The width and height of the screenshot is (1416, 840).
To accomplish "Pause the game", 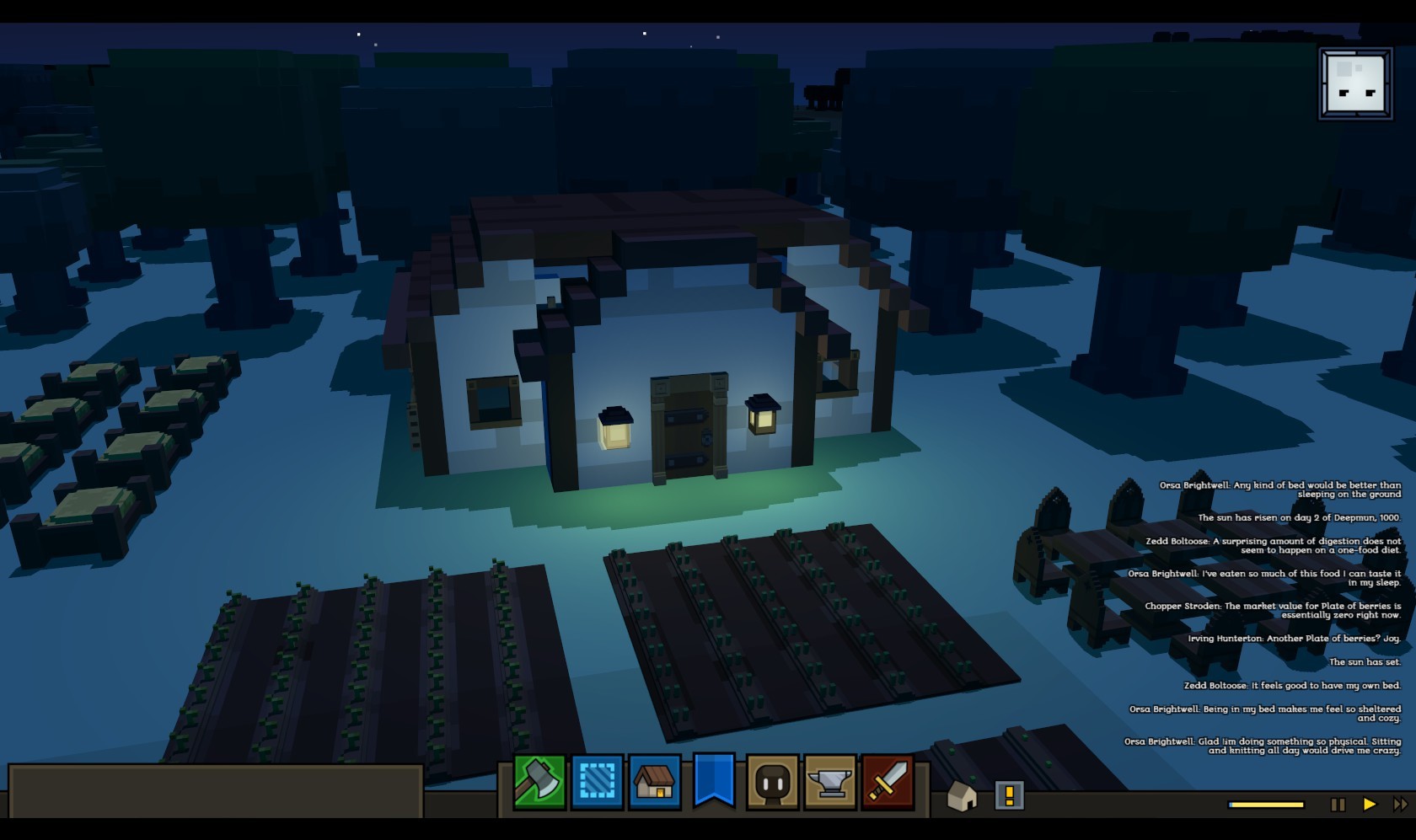I will [x=1338, y=805].
